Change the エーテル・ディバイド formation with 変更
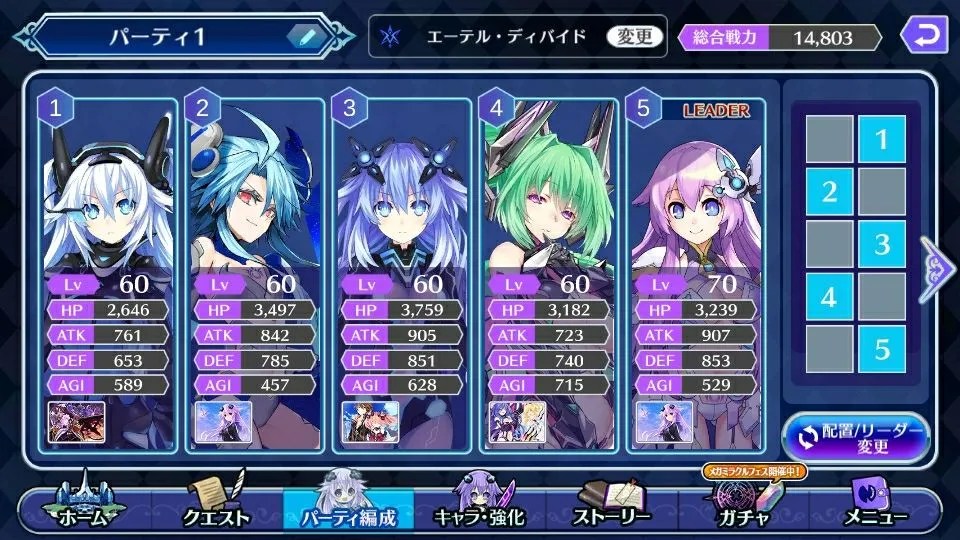Viewport: 960px width, 540px height. [635, 37]
